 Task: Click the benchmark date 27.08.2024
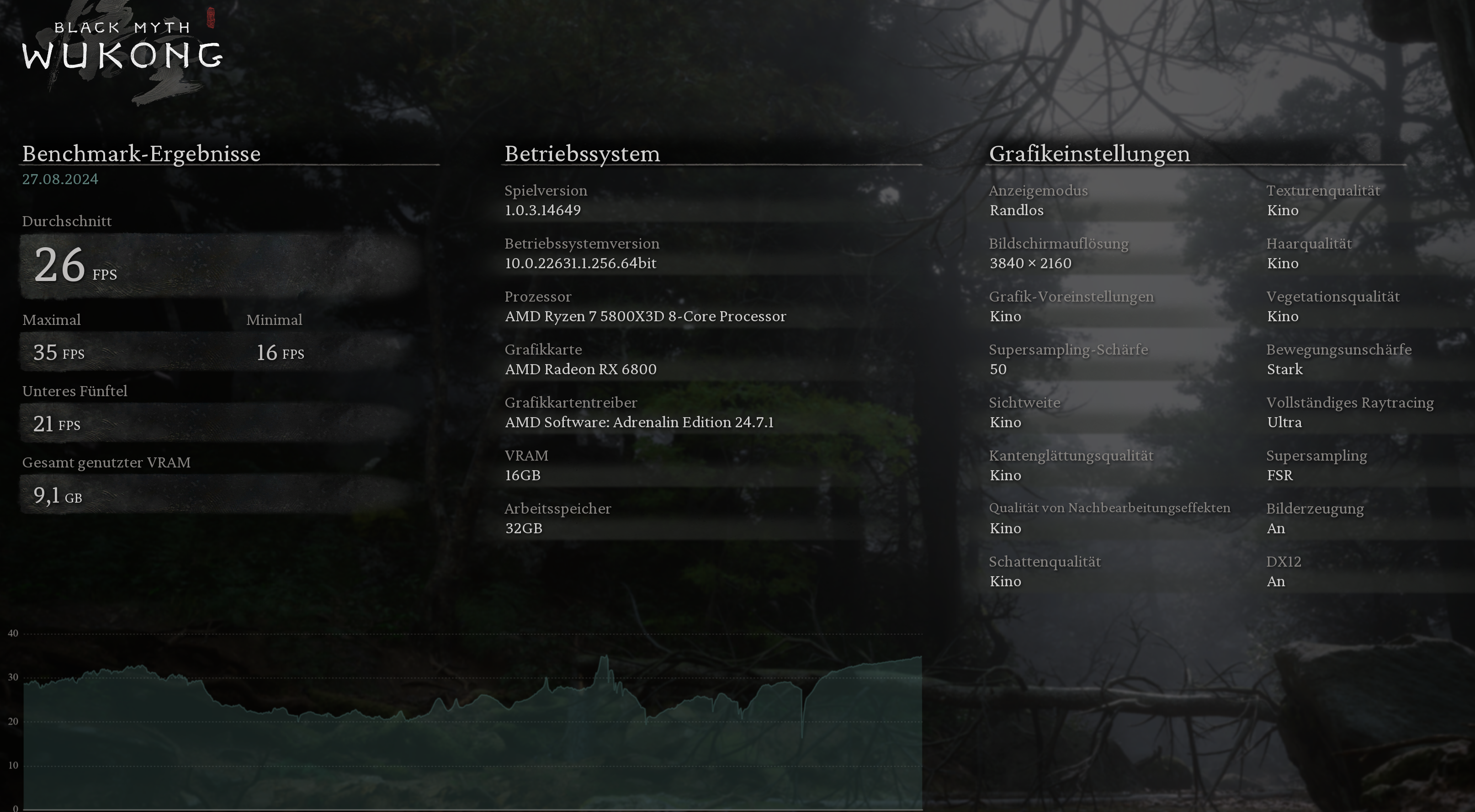click(x=59, y=179)
